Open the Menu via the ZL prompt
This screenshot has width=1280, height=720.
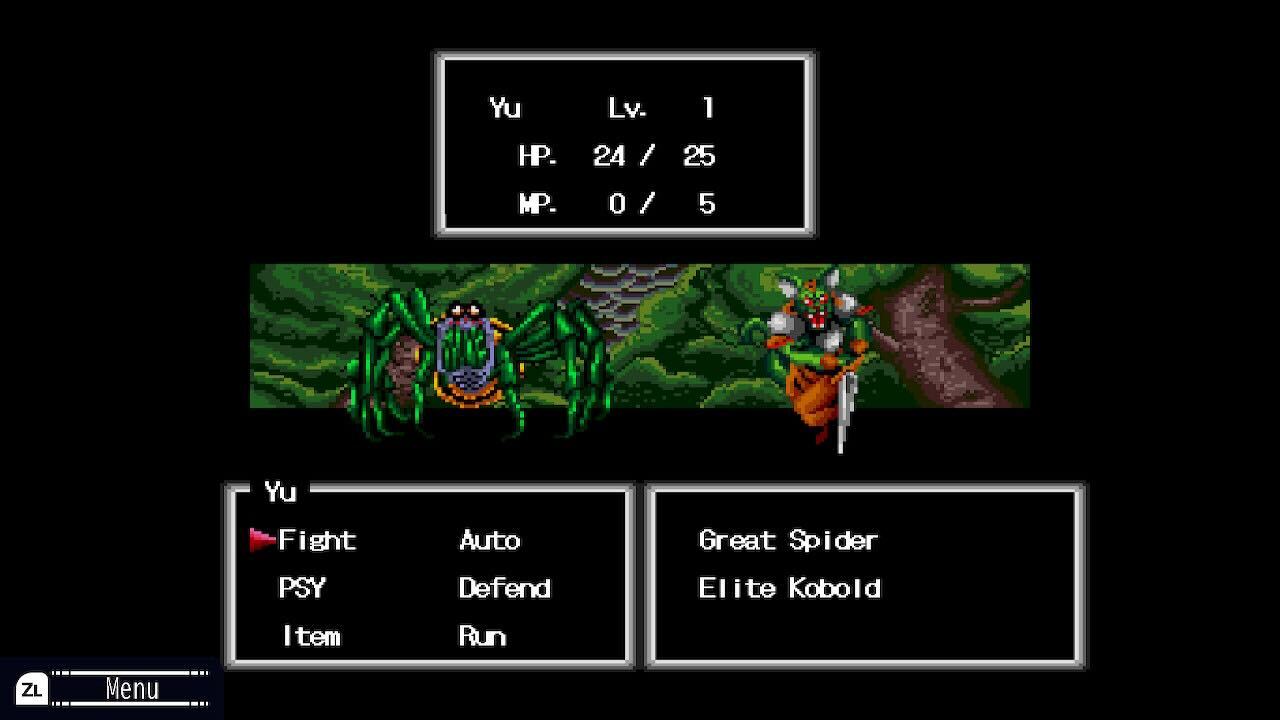(x=135, y=688)
